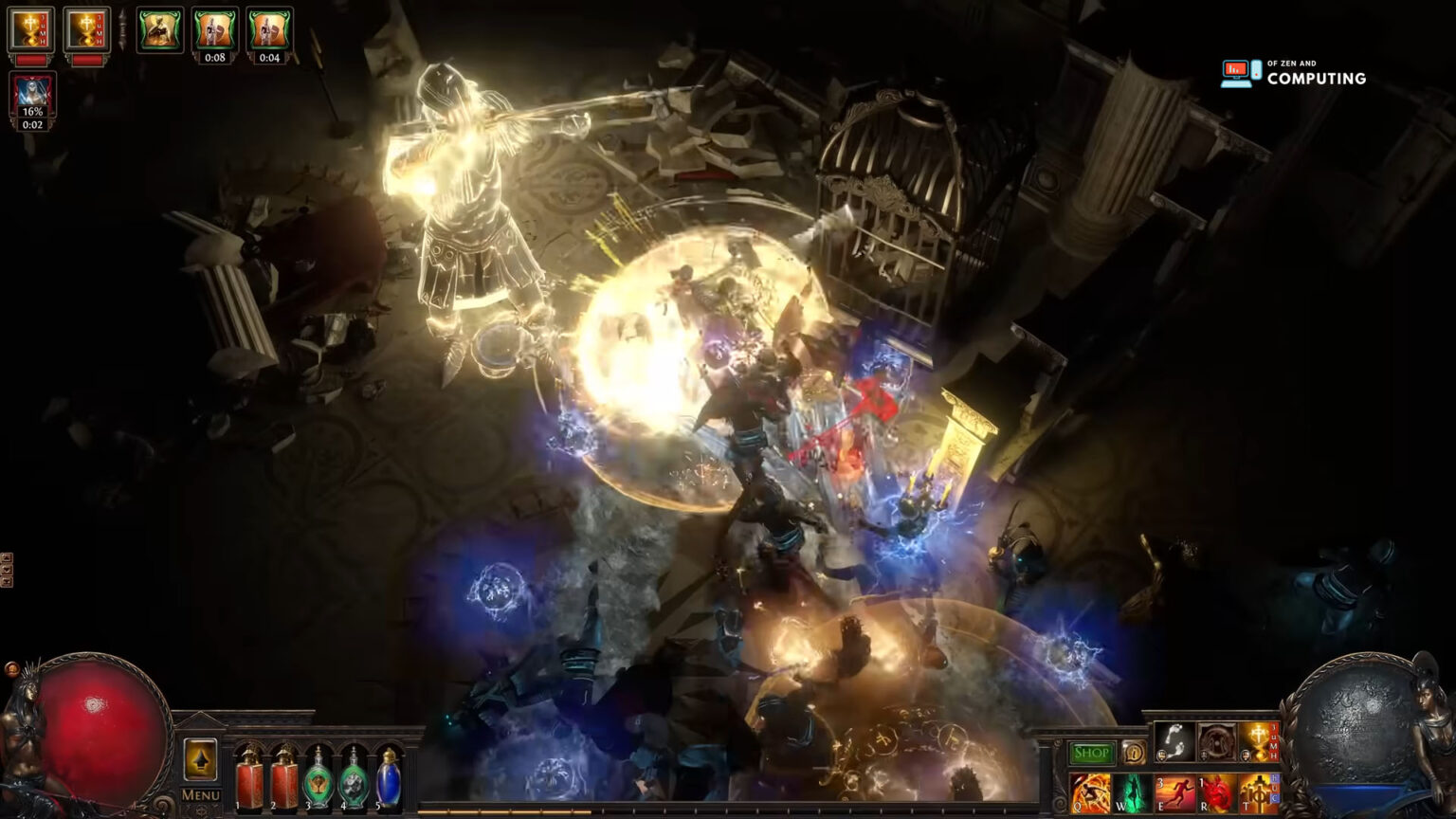Image resolution: width=1456 pixels, height=819 pixels.
Task: Click the info speech-bubble icon
Action: tap(1133, 754)
